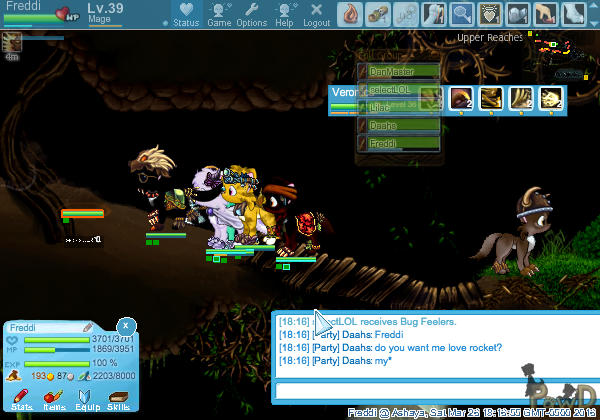Screen dimensions: 600x420
Task: Edit name with the pencil icon
Action: (88, 327)
